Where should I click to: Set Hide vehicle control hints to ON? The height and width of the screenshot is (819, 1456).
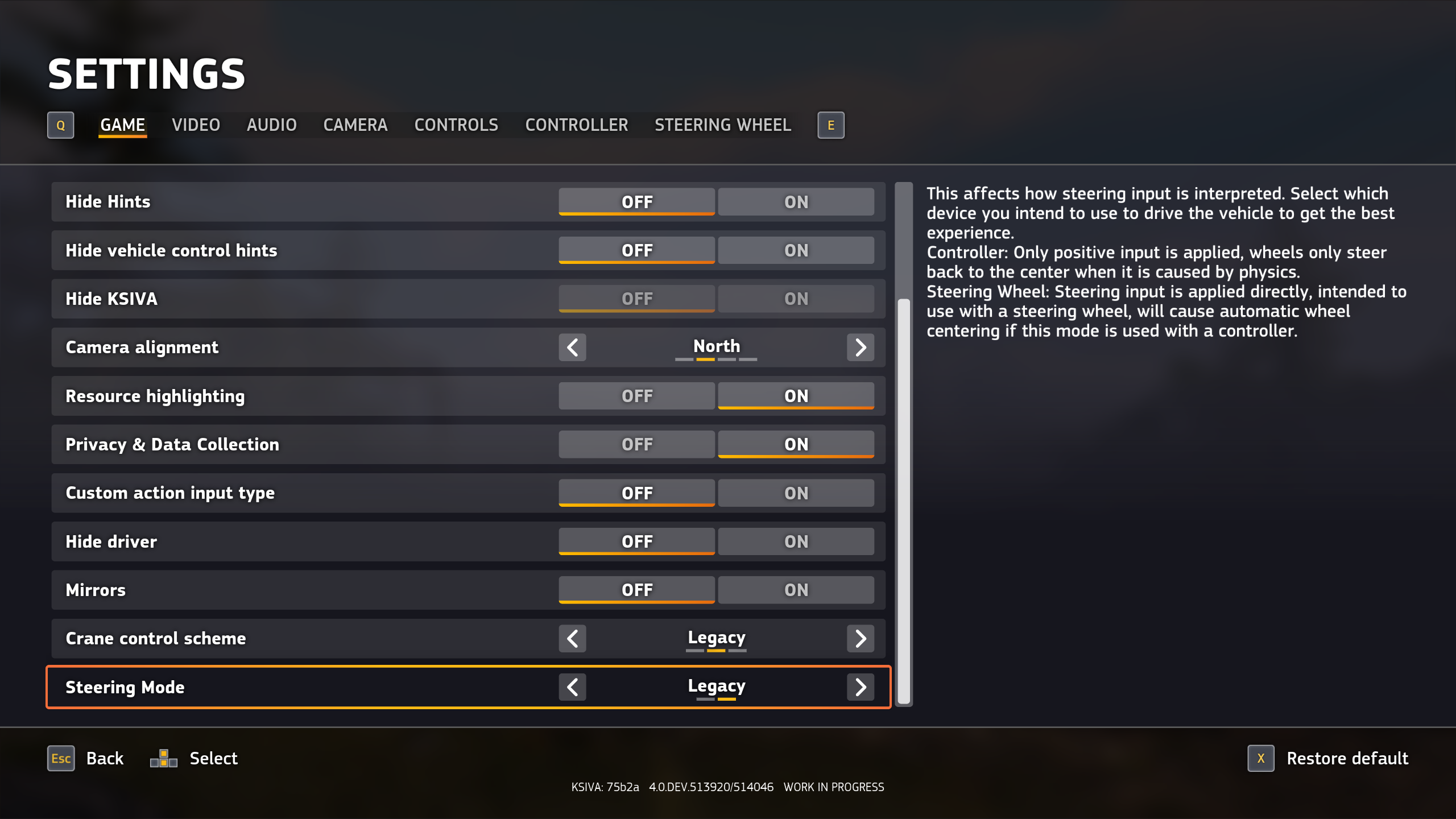pos(796,250)
